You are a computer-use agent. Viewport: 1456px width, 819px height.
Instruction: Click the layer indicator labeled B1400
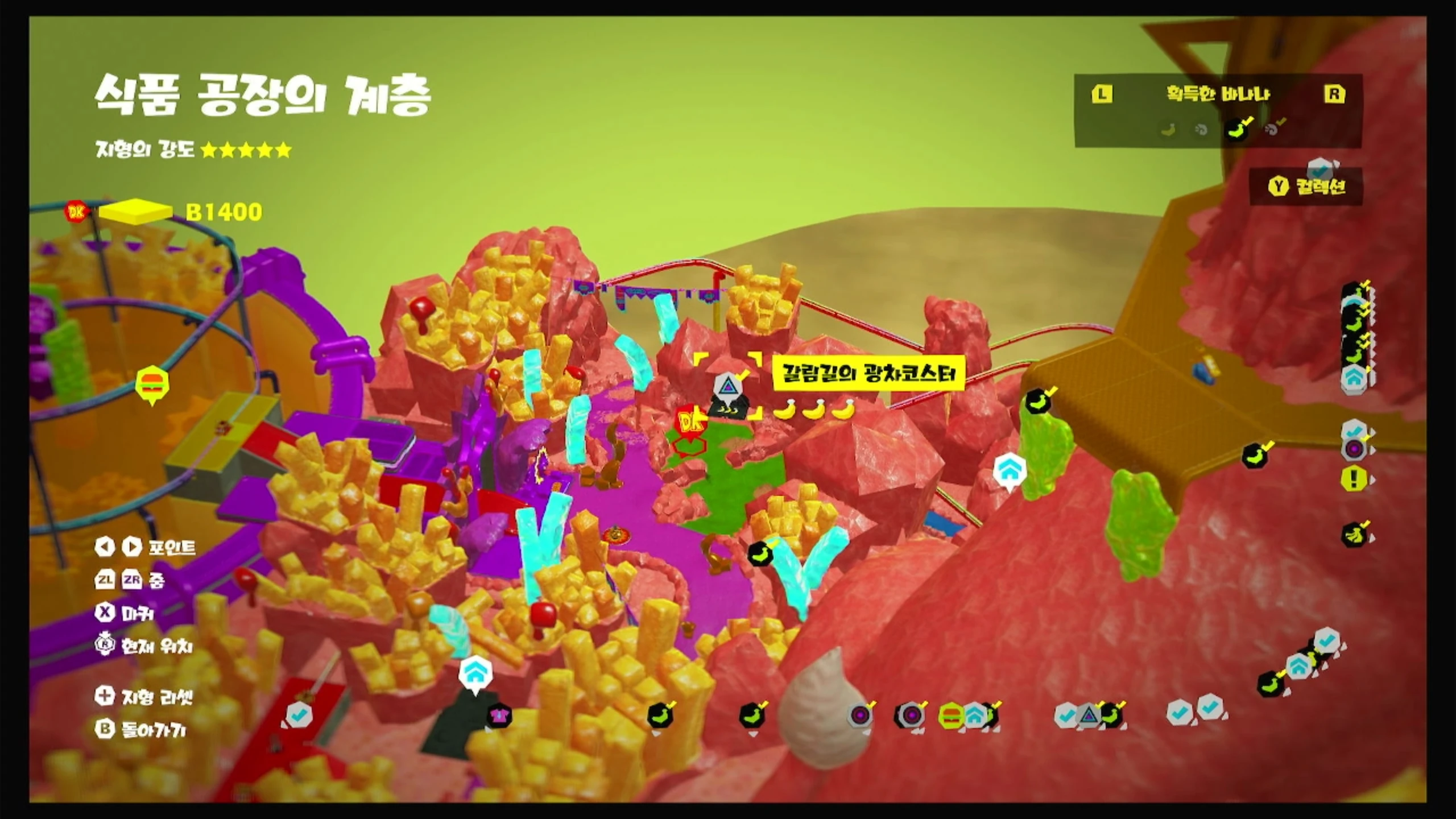[x=223, y=212]
